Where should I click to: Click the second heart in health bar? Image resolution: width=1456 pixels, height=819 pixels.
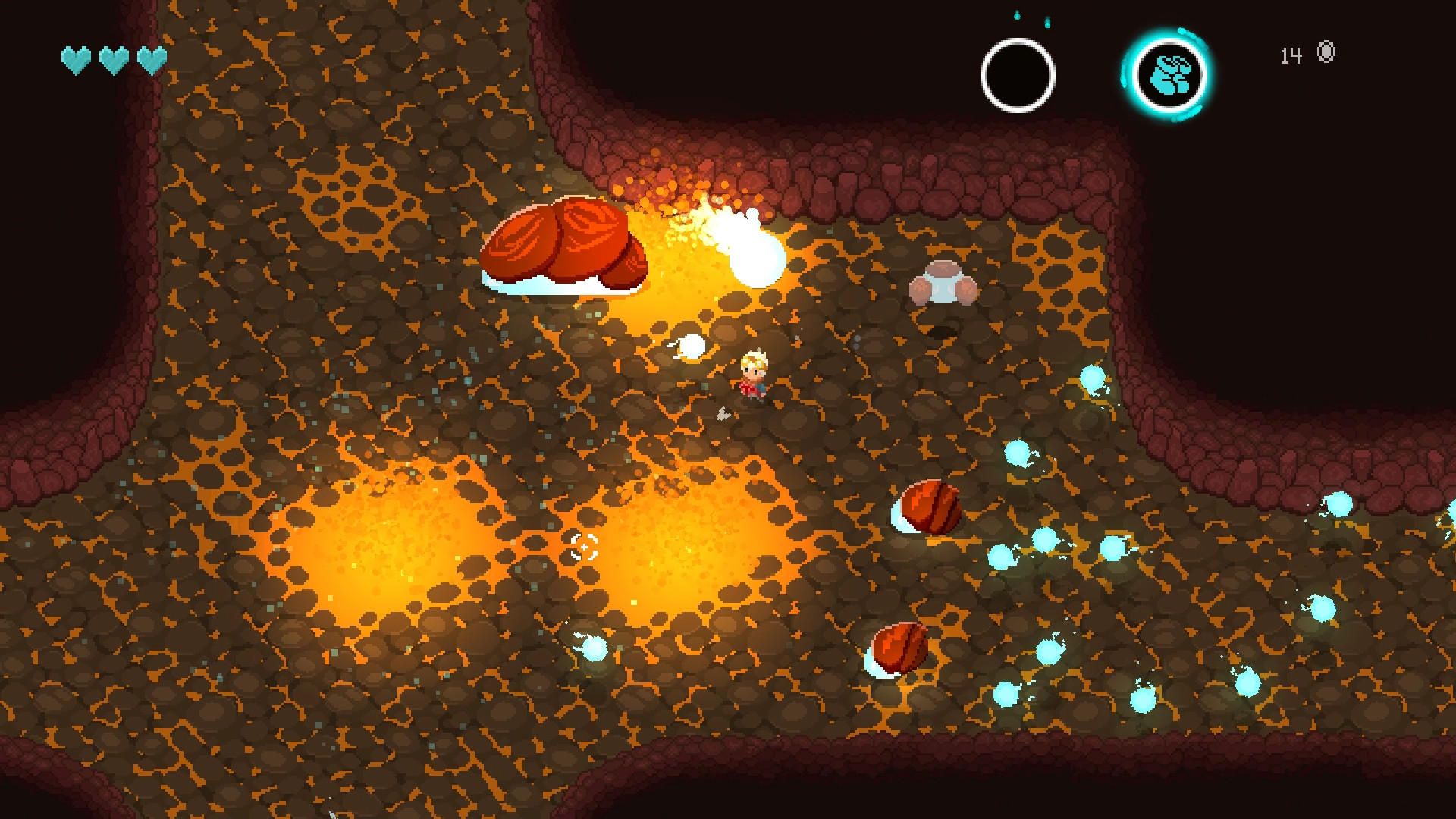point(115,58)
